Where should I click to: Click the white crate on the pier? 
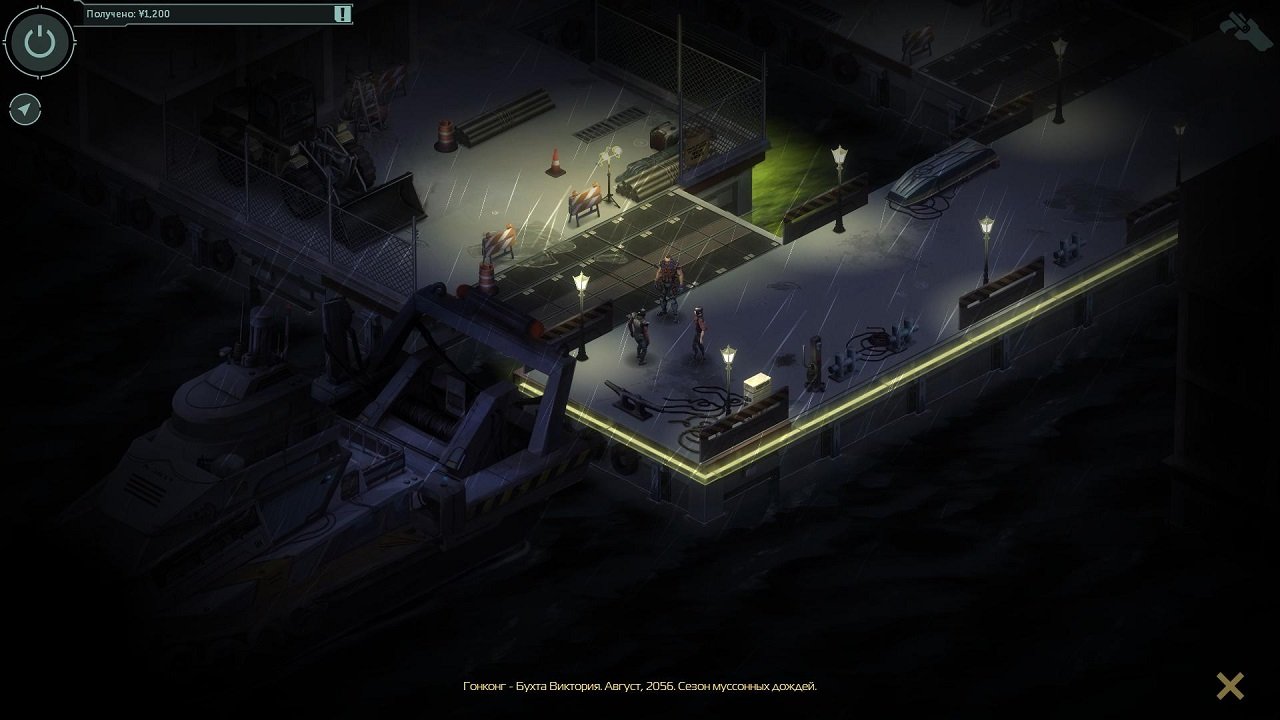tap(759, 384)
